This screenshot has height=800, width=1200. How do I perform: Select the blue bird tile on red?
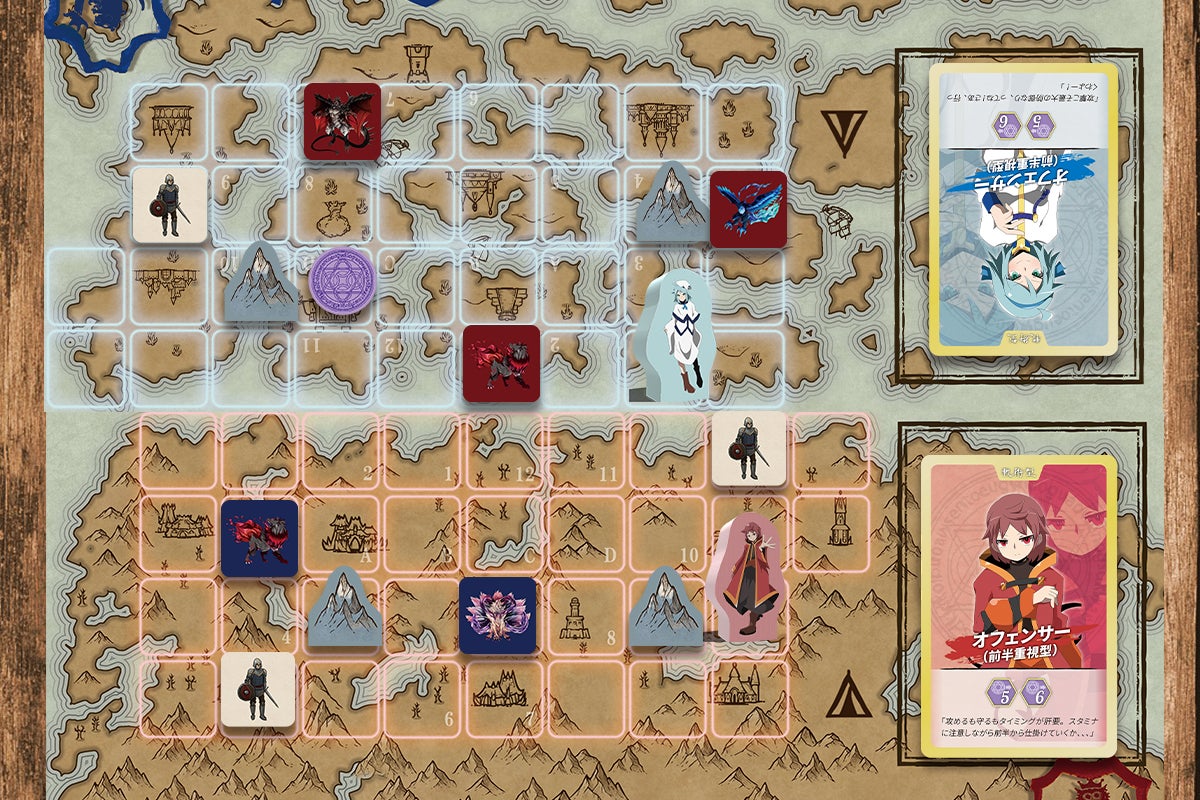tap(748, 208)
